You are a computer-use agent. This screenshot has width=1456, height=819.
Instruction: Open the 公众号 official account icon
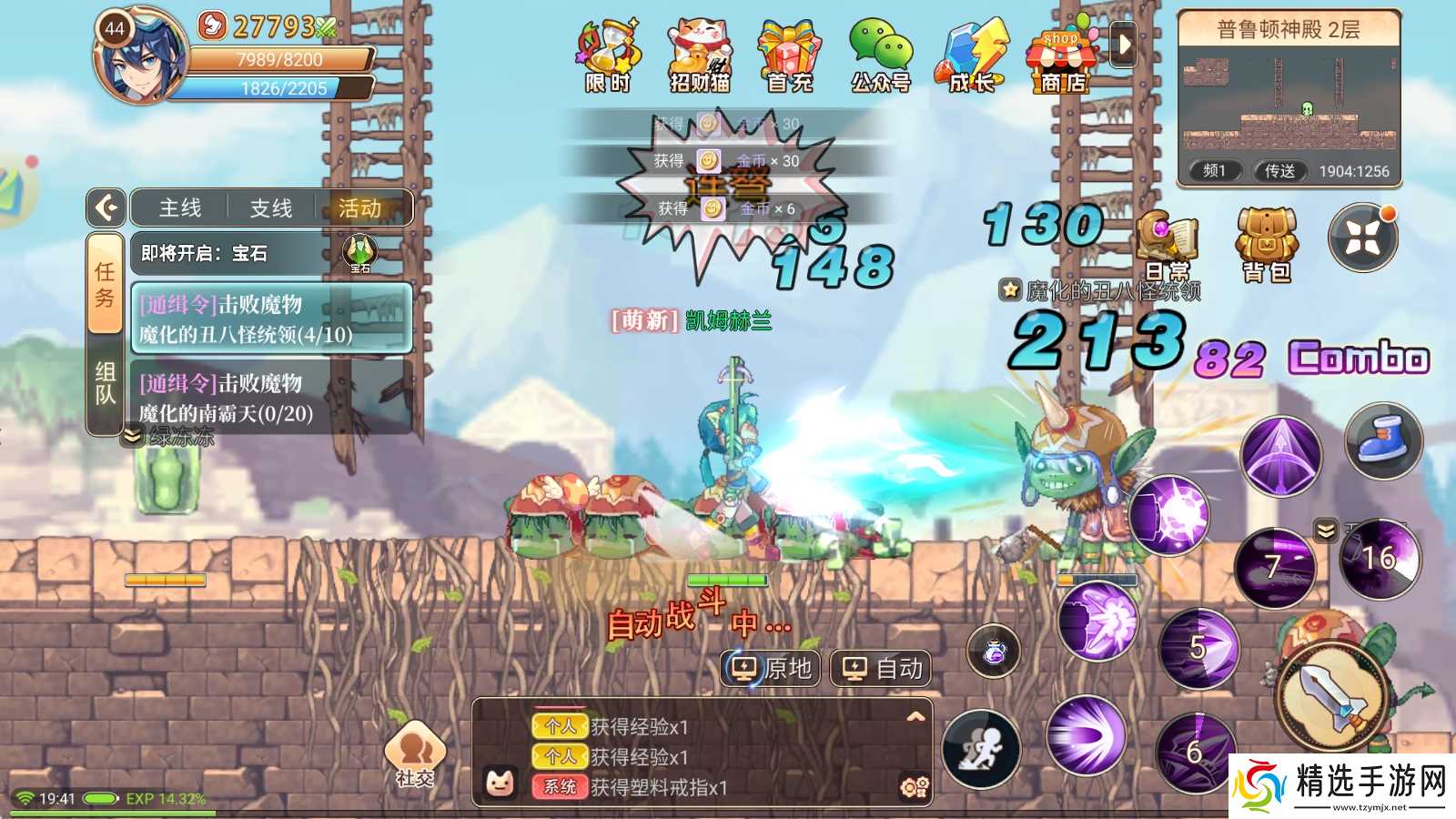point(880,56)
